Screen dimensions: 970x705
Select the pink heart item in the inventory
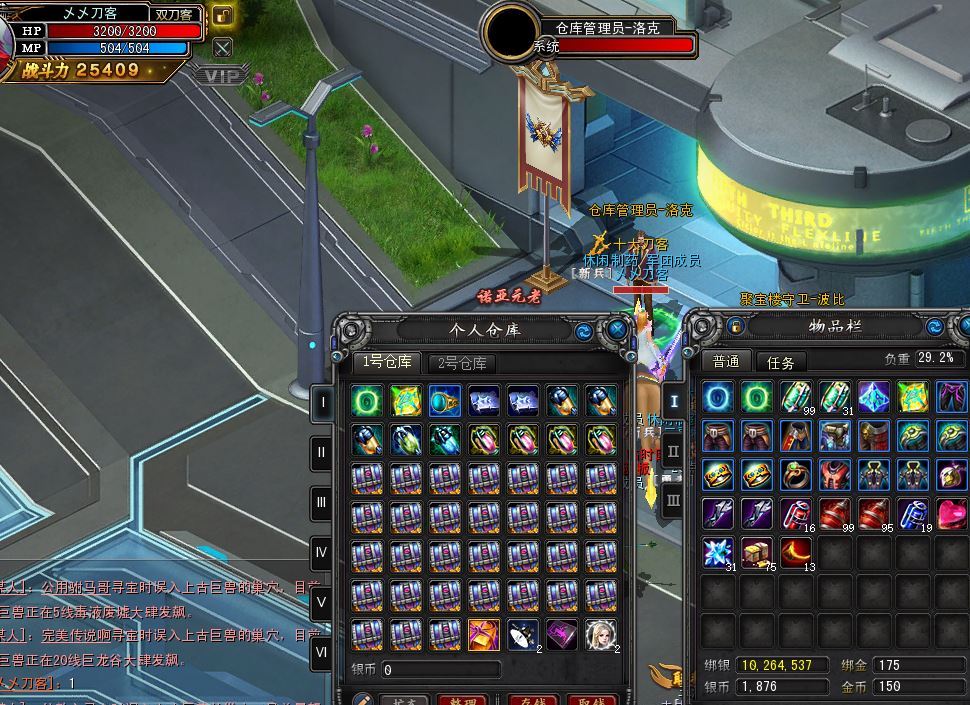pos(952,514)
